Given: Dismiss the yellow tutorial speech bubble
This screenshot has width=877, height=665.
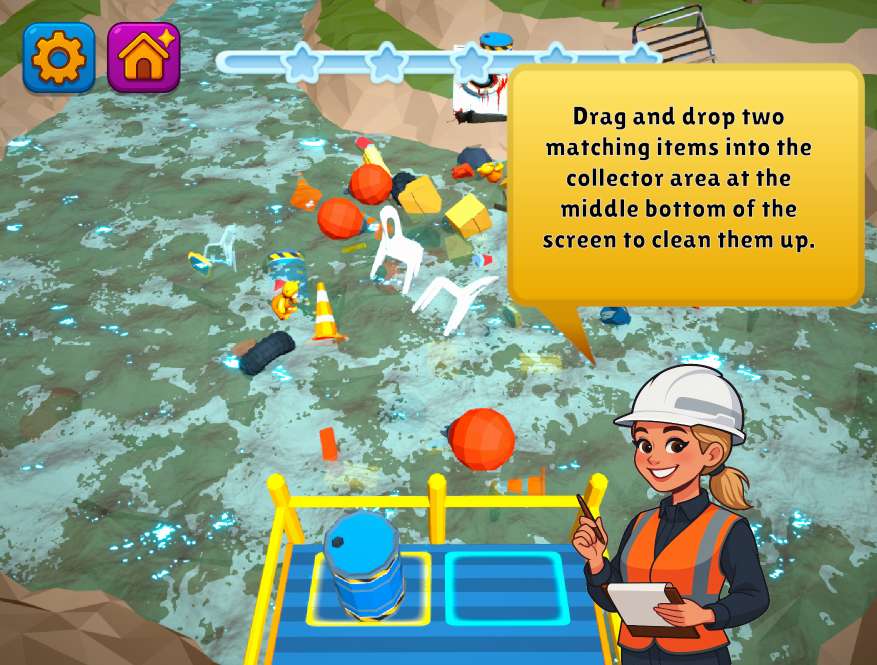Looking at the screenshot, I should [686, 186].
